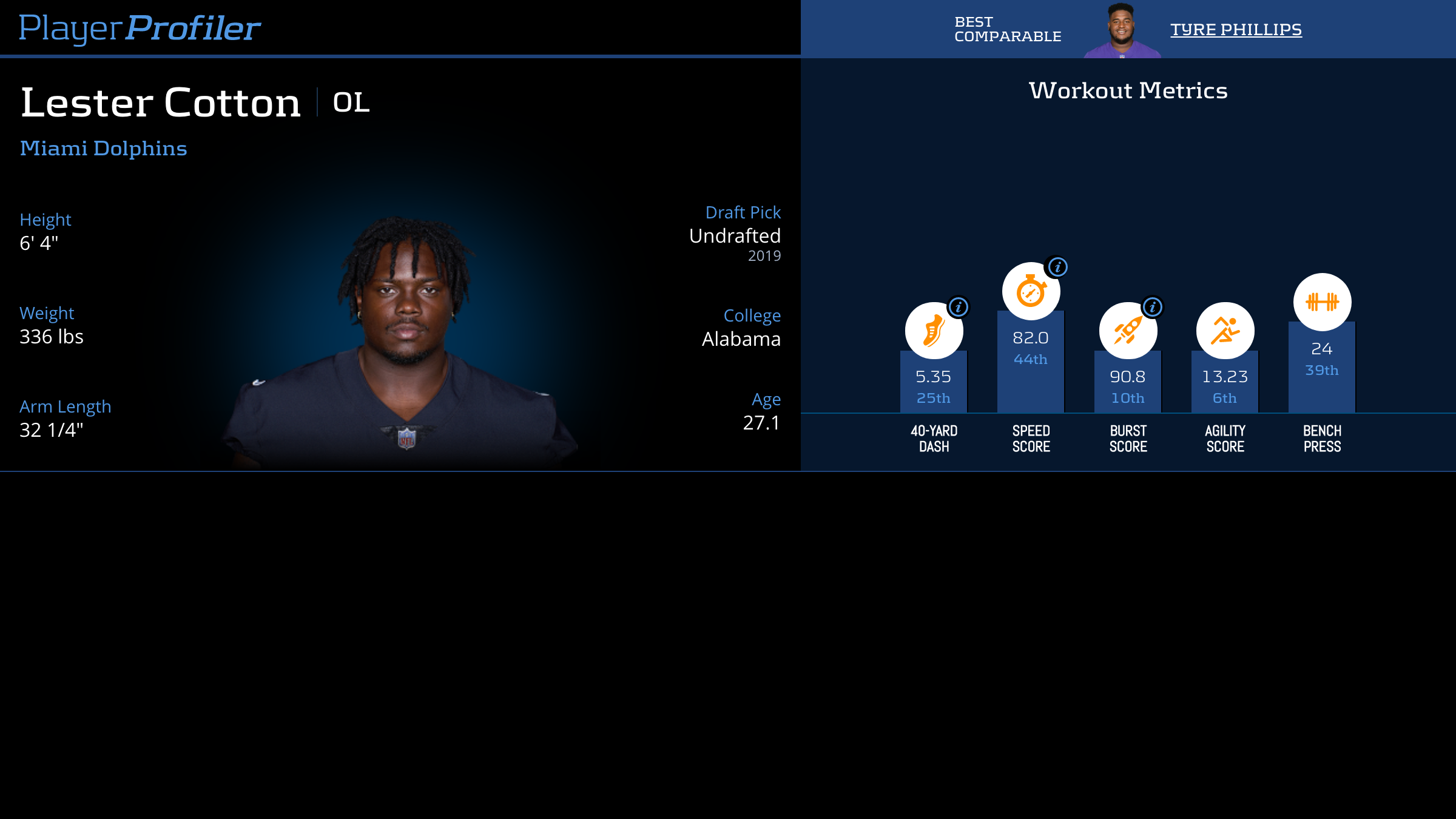Select the Bench Press barbell icon
The image size is (1456, 819).
1322,302
